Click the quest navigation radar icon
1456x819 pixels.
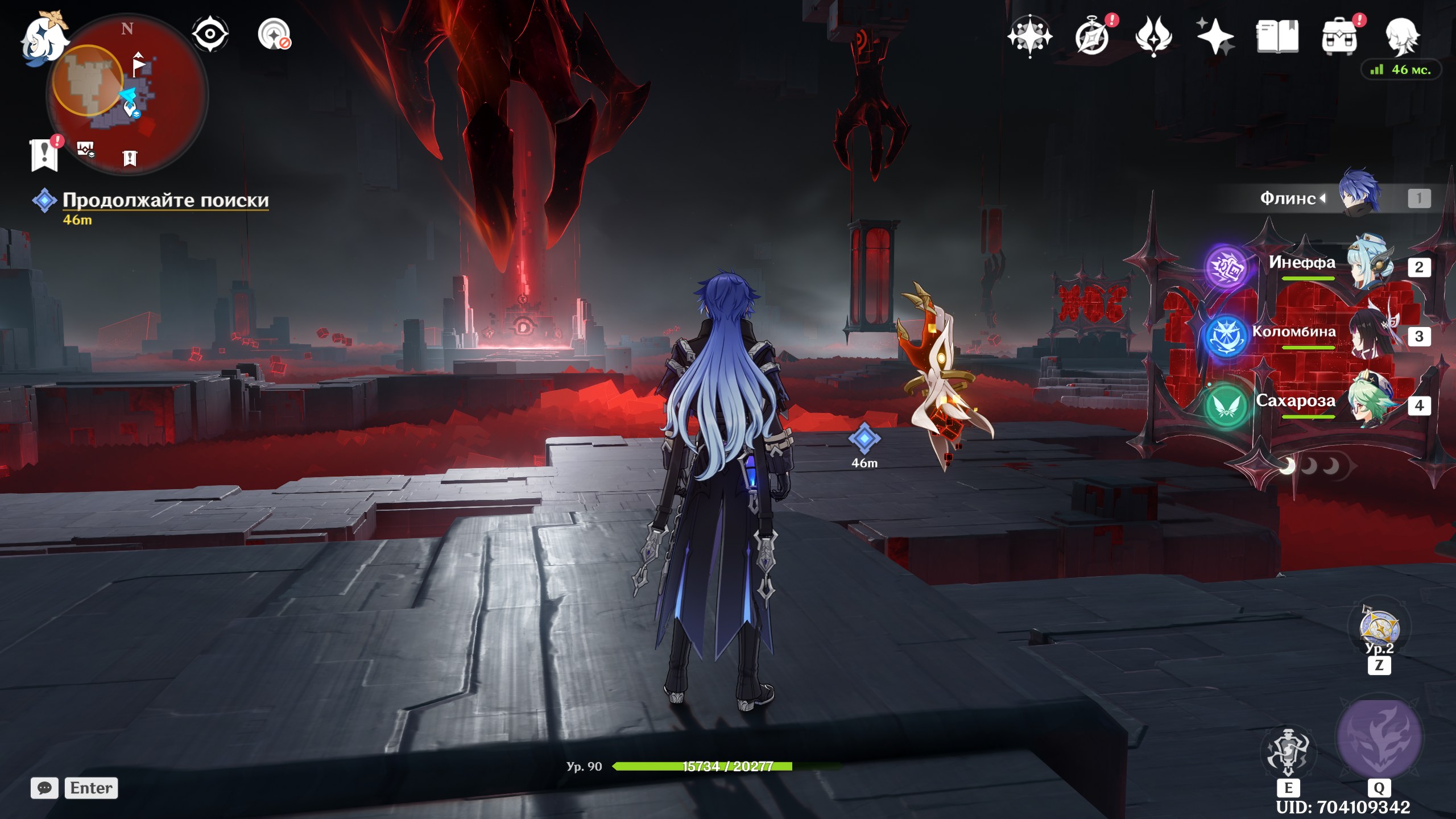[274, 34]
